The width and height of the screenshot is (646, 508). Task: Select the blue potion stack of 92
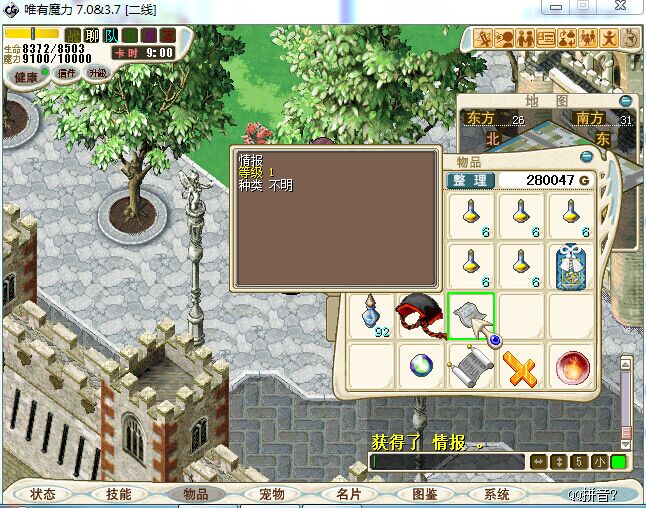372,315
